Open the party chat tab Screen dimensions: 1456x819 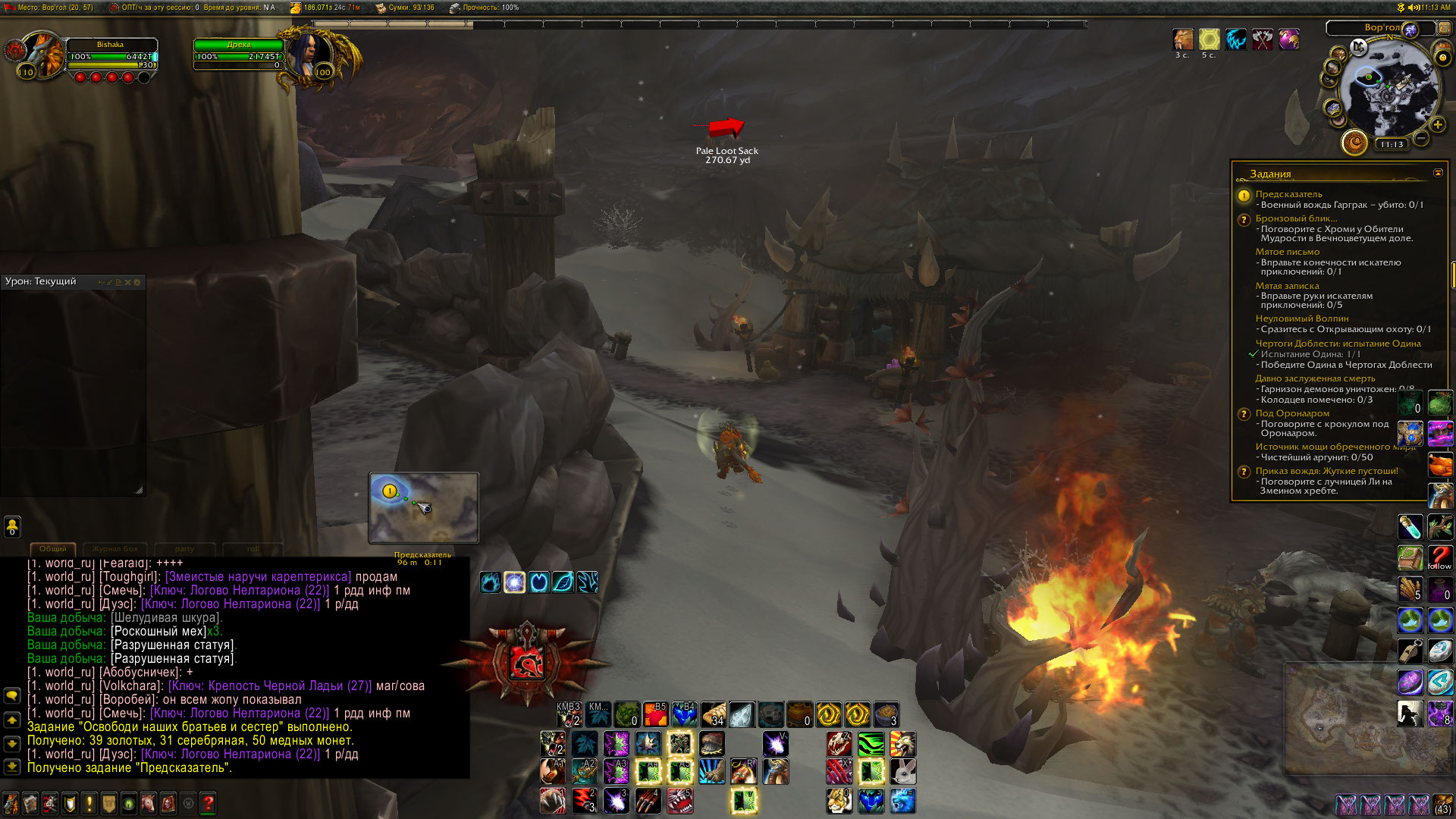(184, 548)
